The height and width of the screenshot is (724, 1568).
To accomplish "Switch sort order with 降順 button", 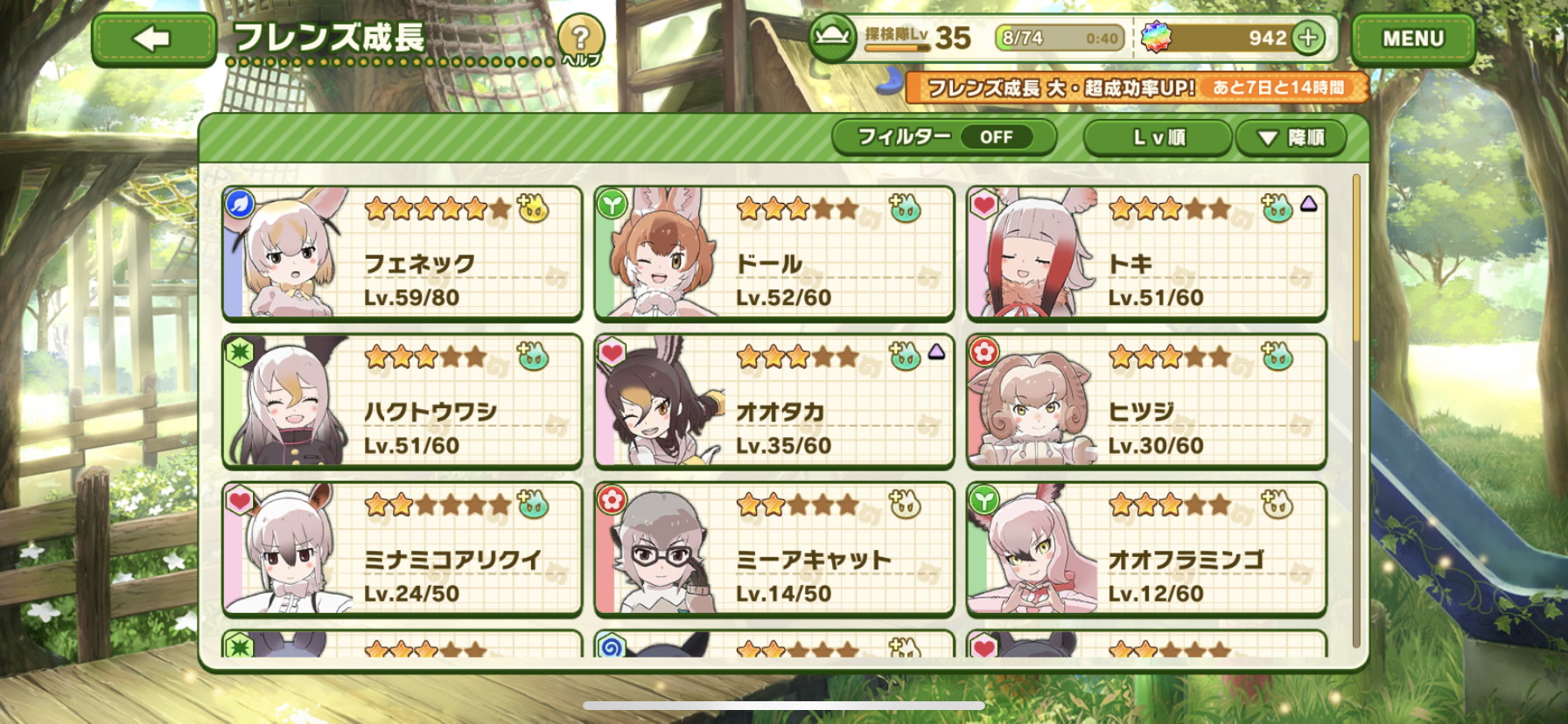I will (1291, 138).
